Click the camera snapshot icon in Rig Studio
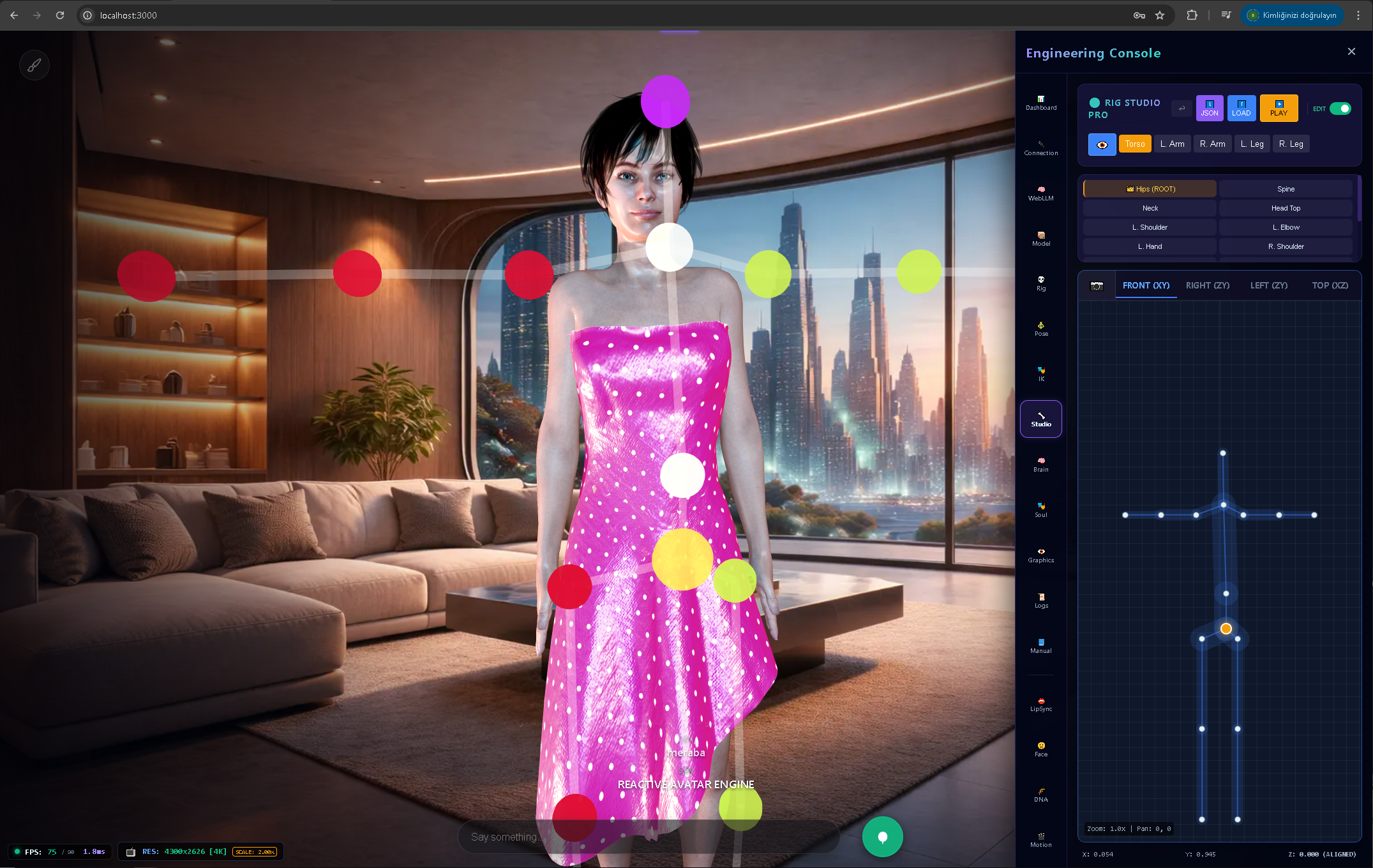Image resolution: width=1373 pixels, height=868 pixels. [x=1097, y=285]
